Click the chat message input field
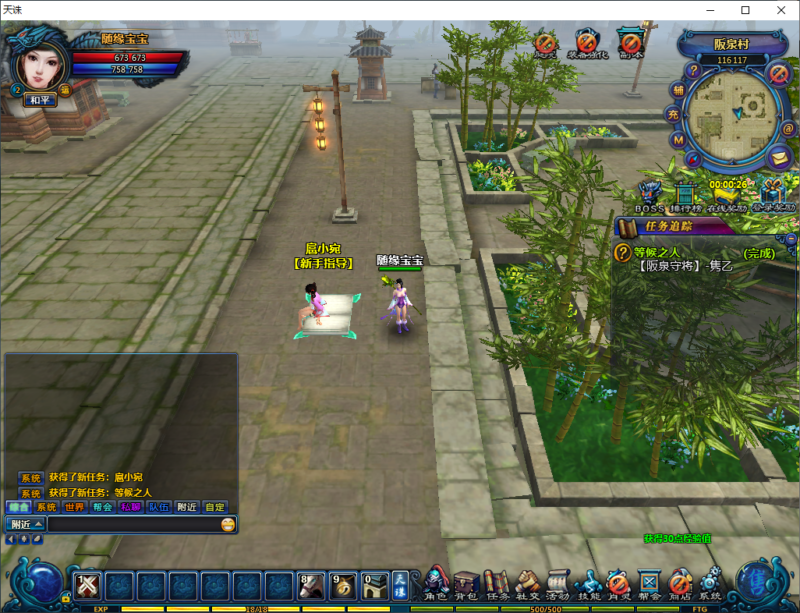This screenshot has height=613, width=800. point(132,524)
